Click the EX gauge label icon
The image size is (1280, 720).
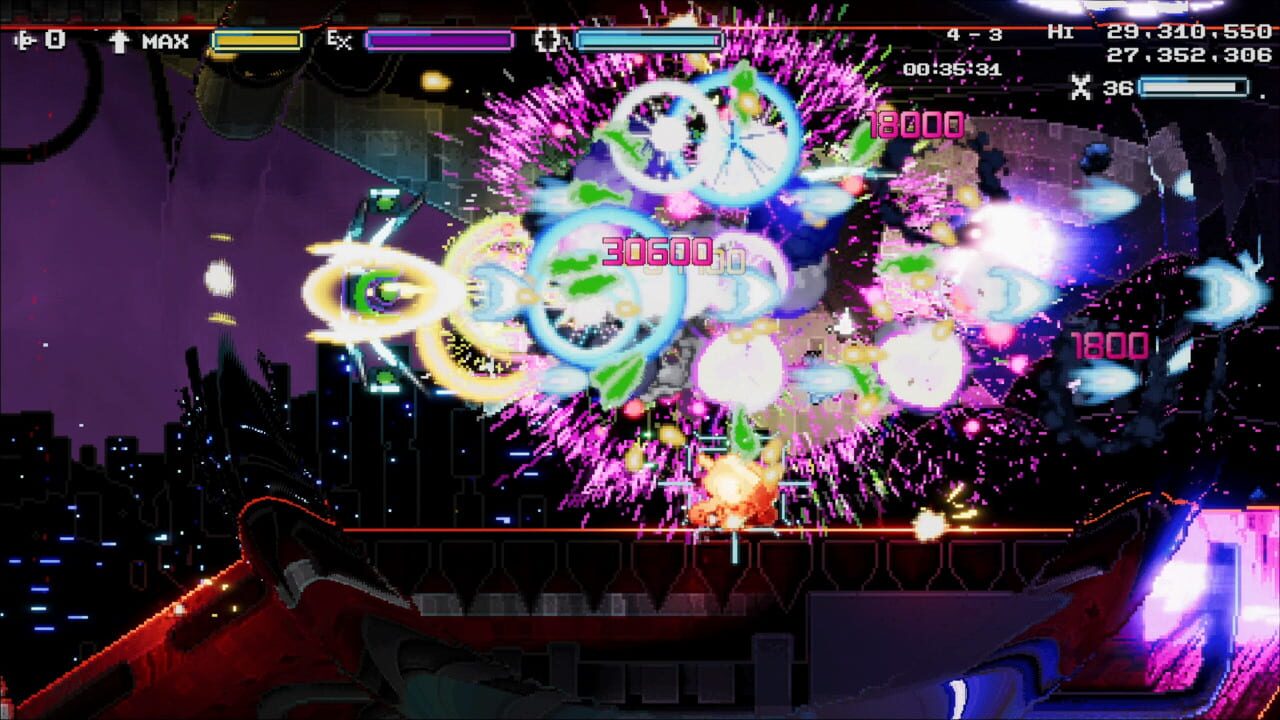340,41
